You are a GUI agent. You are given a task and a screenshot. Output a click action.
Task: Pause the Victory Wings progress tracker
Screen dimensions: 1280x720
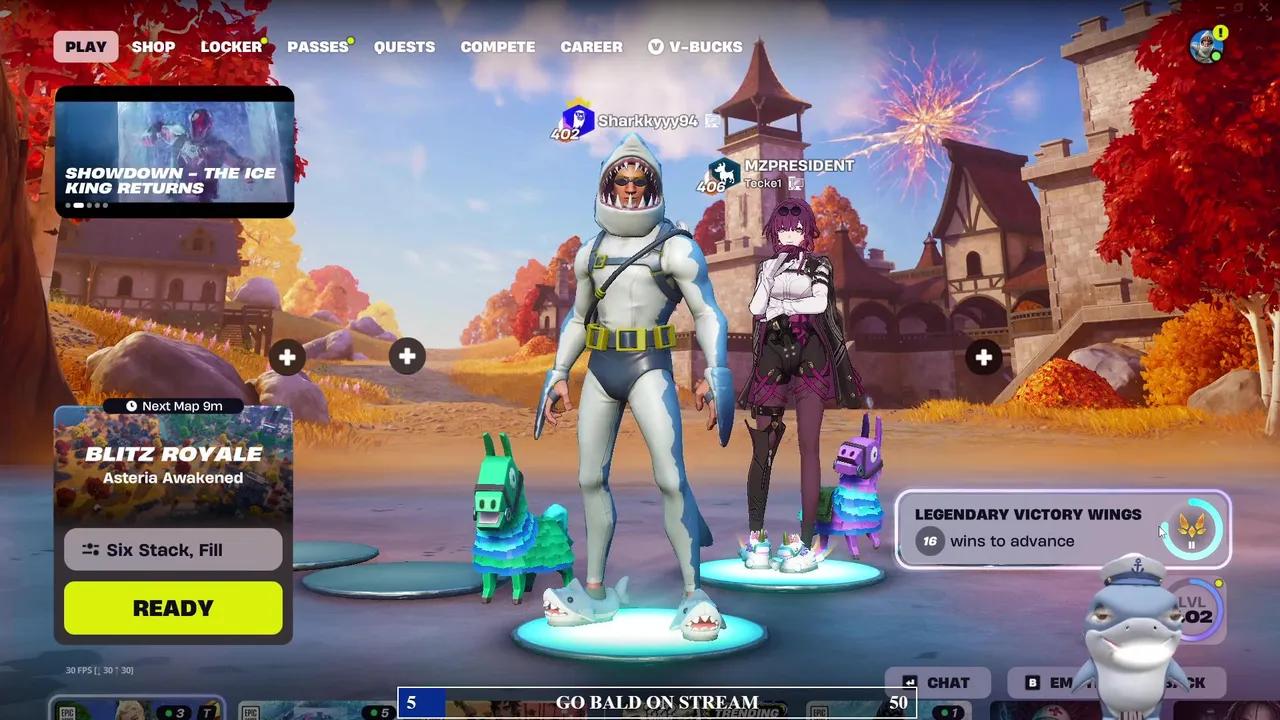1191,544
